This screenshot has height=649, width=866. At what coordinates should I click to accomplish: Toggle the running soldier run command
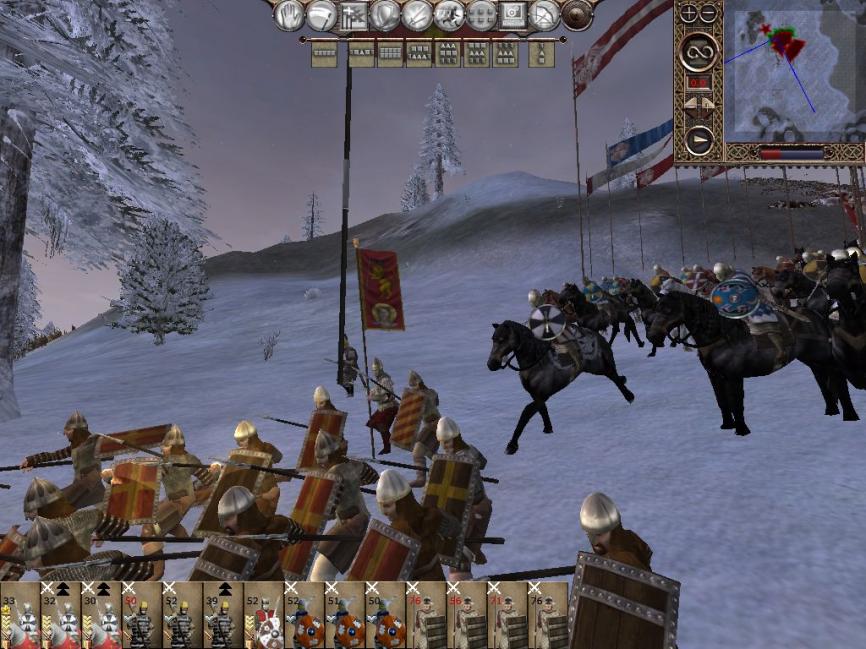pos(449,15)
